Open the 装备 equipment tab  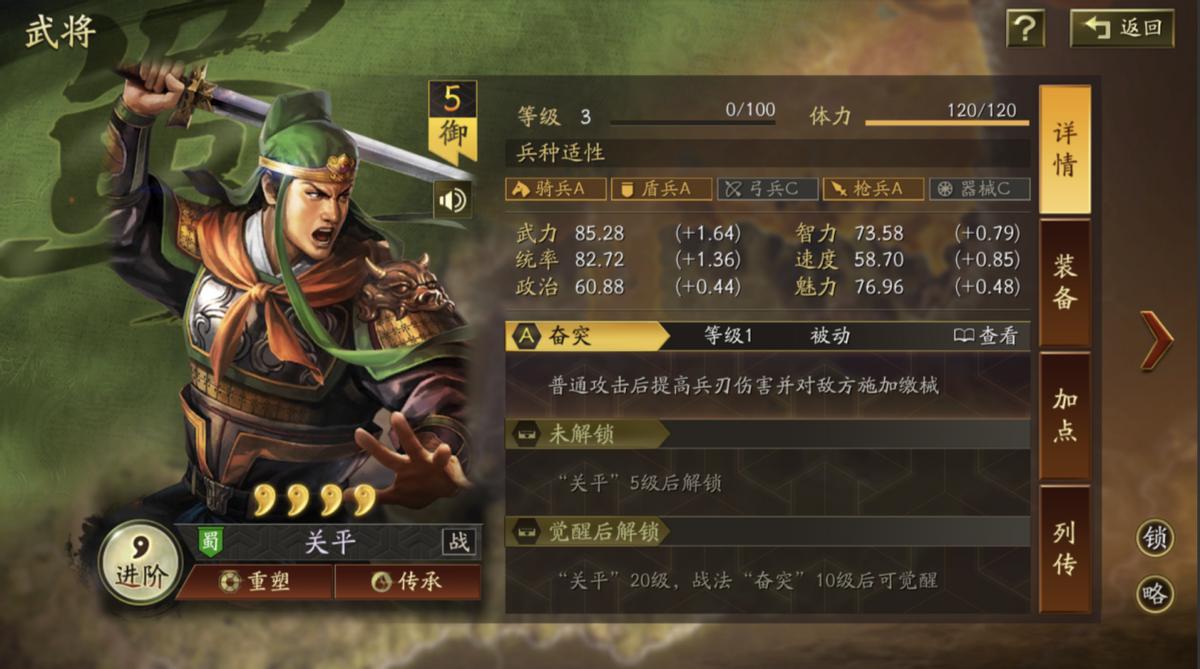click(1064, 282)
